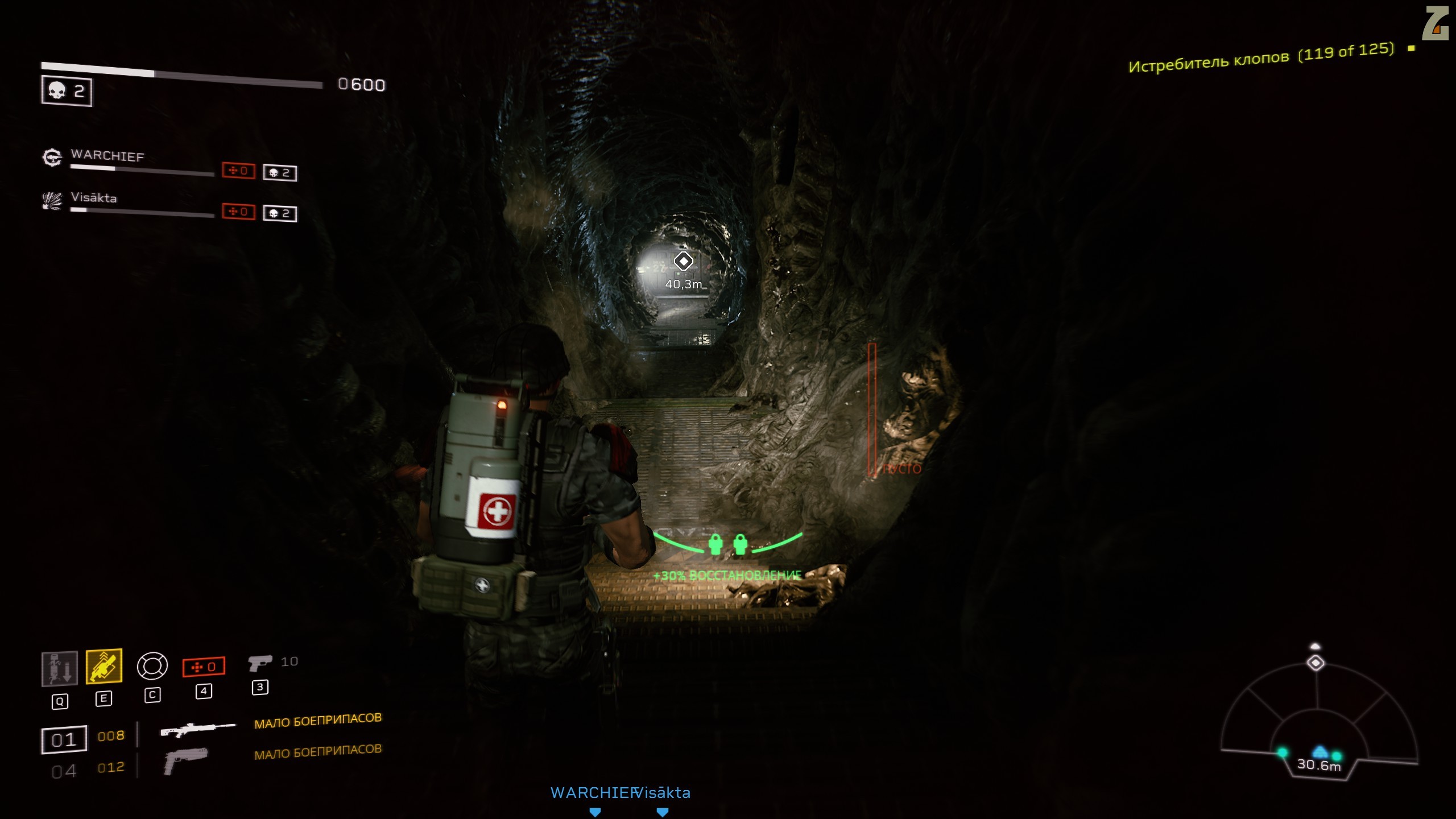Click the Z logo overlay icon
1456x819 pixels.
pyautogui.click(x=1434, y=24)
